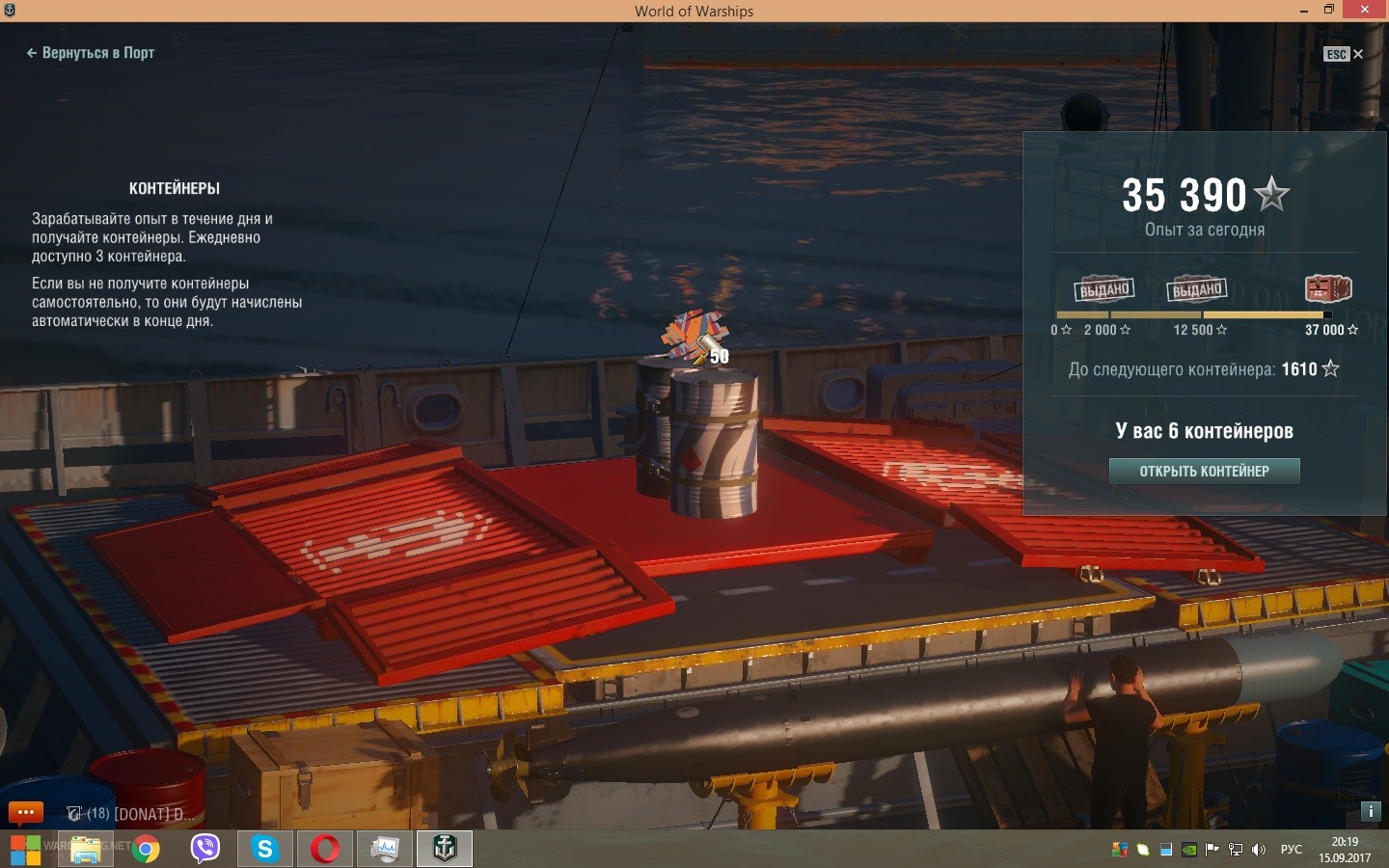Select the red container reward icon
The image size is (1389, 868).
pyautogui.click(x=1327, y=288)
